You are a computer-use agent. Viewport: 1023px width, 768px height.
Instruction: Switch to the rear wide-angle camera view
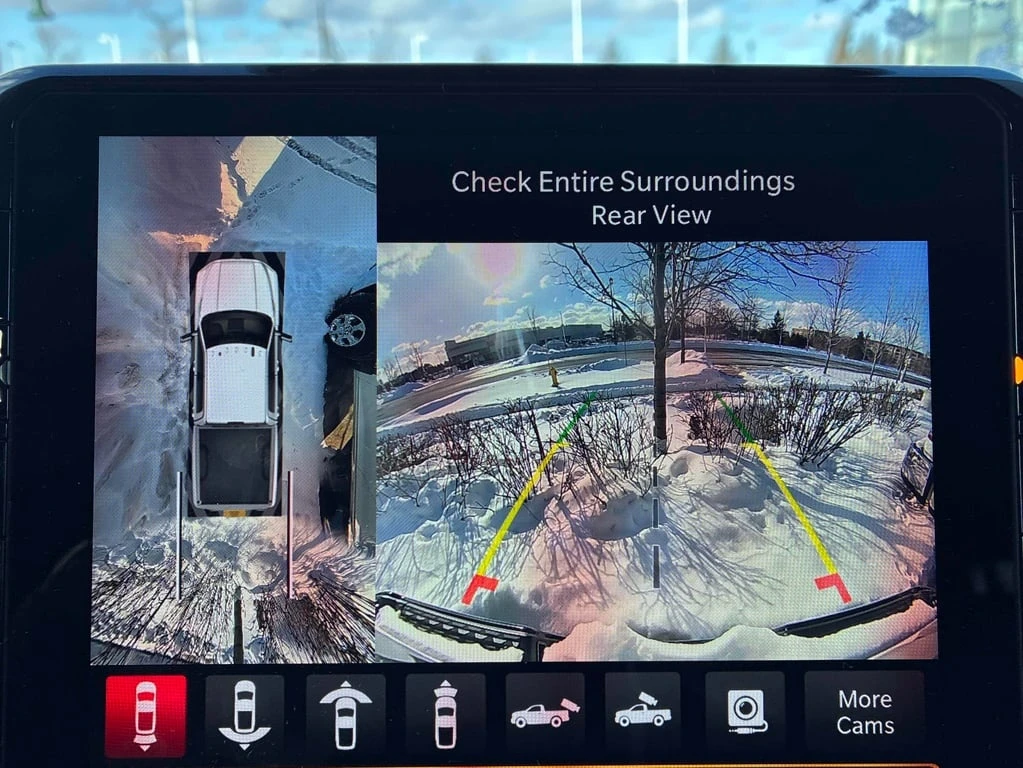[245, 715]
